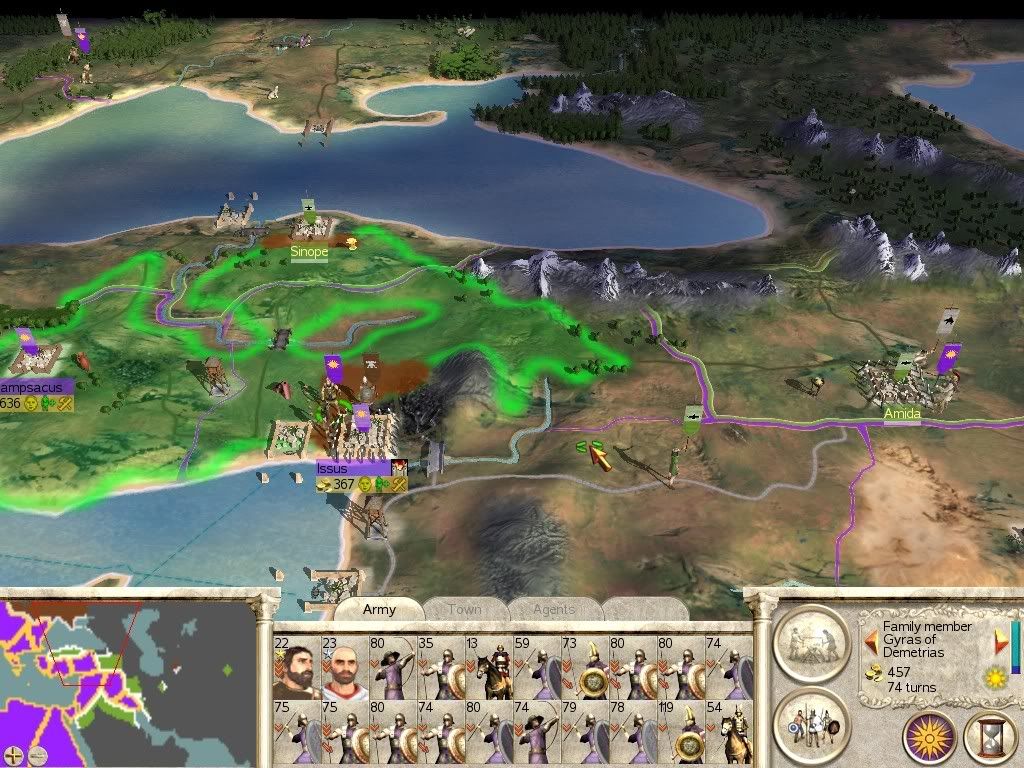
Task: Switch to the Army tab
Action: point(379,609)
